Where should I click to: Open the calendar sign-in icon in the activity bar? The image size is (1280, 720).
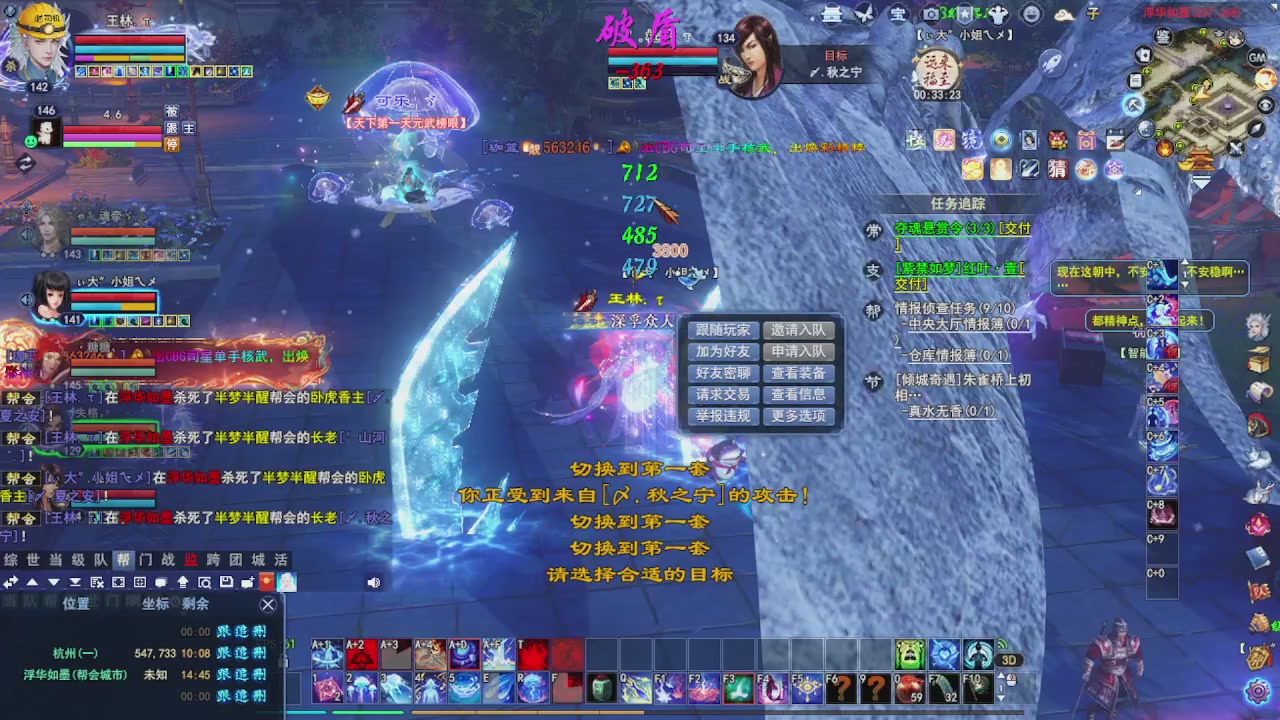coord(1115,140)
